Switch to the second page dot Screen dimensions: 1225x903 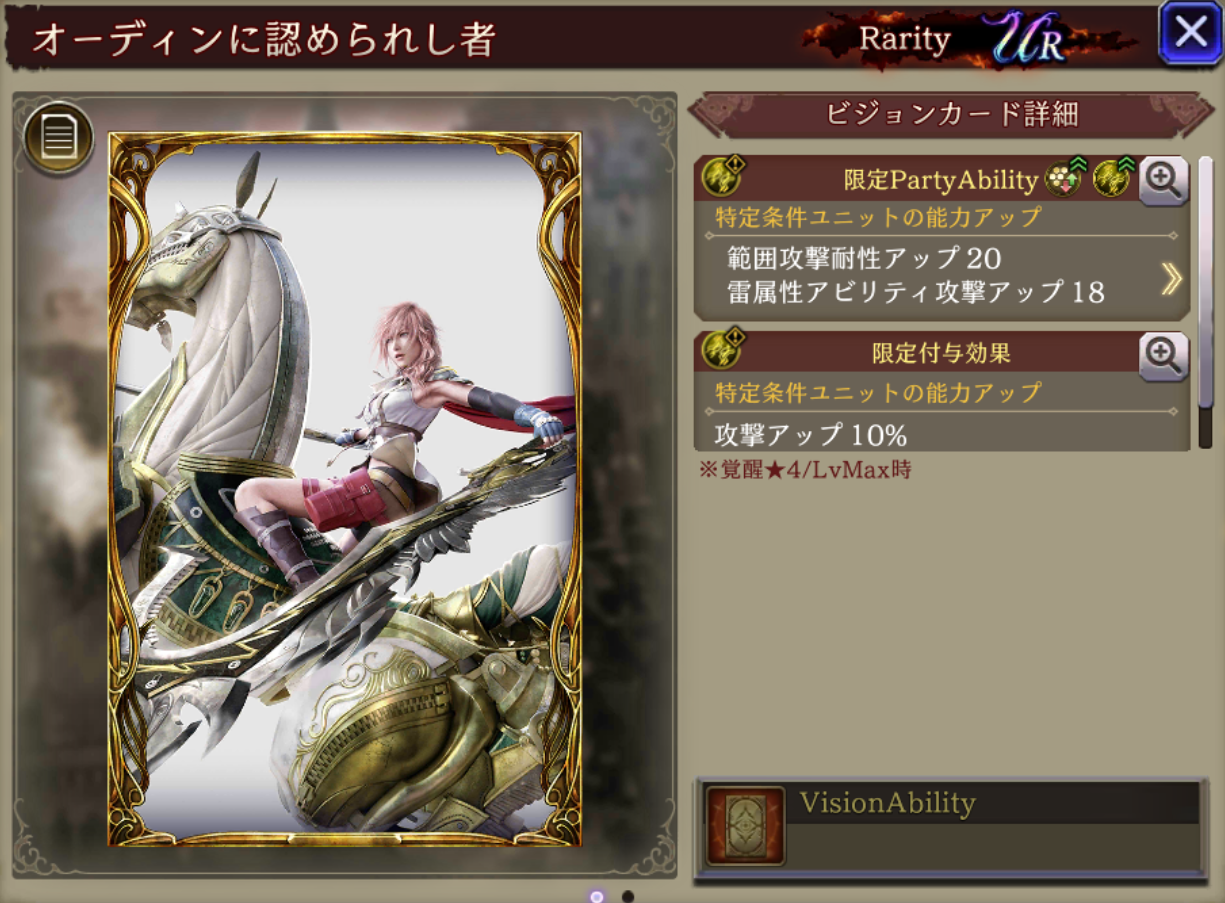628,896
